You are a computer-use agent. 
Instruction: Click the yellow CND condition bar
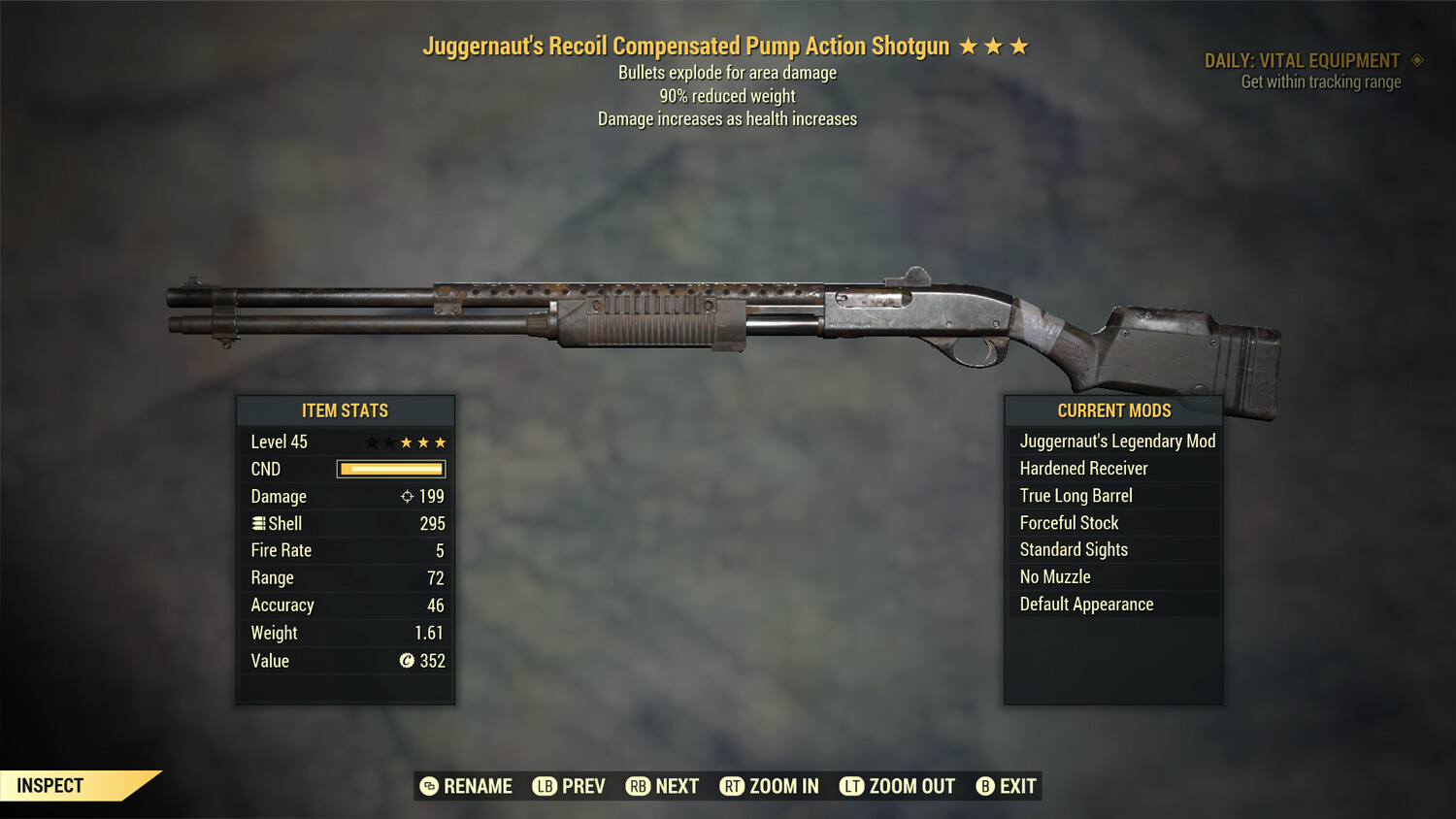(390, 469)
